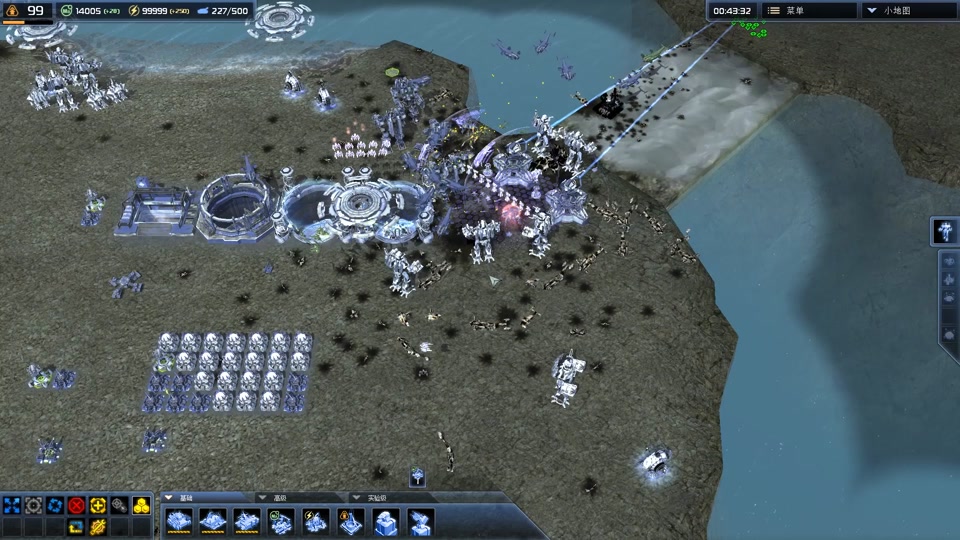960x540 pixels.
Task: Pick the padlock-marked structure build icon
Action: 350,521
